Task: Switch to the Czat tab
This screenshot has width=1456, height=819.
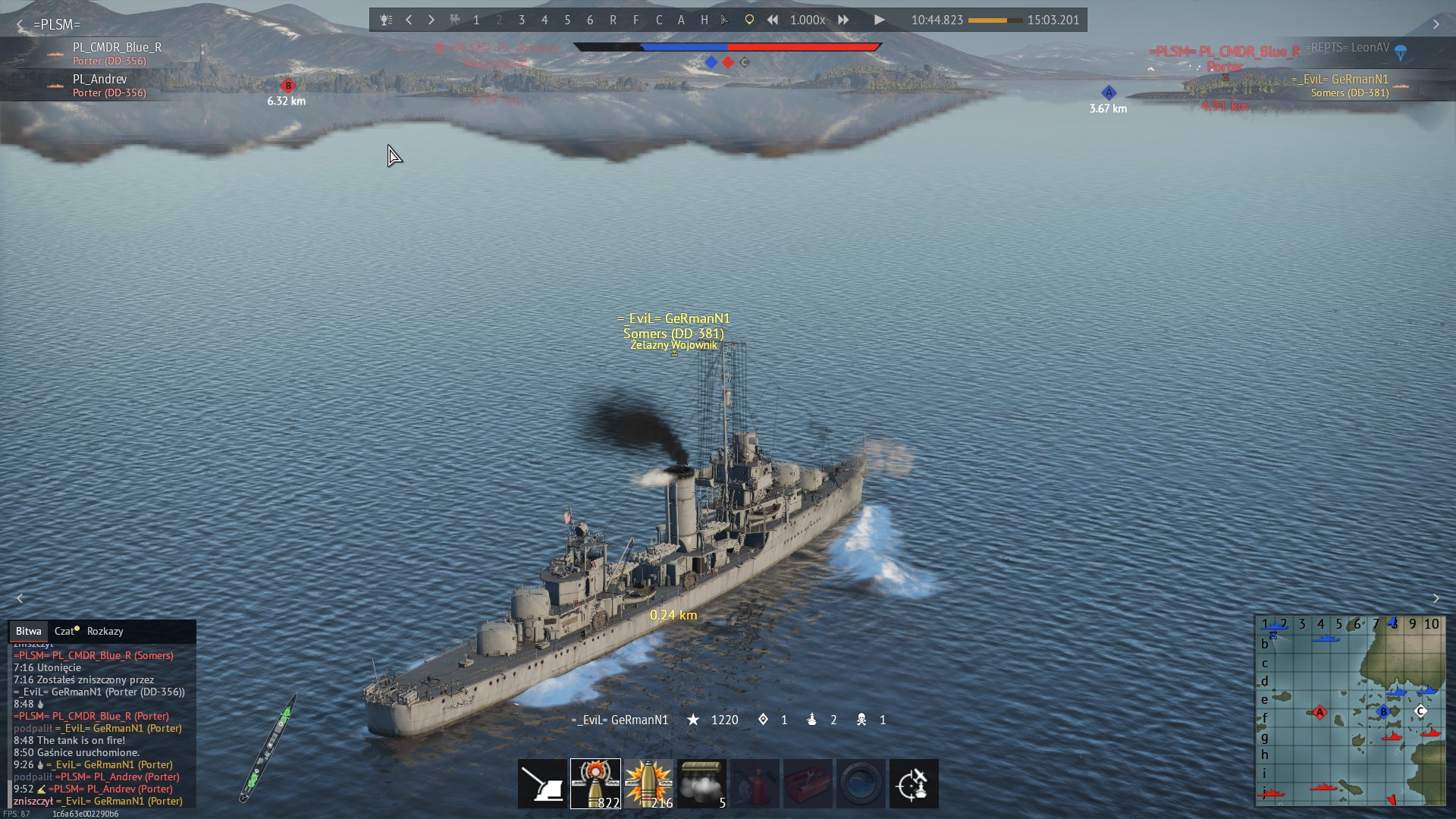Action: click(66, 631)
